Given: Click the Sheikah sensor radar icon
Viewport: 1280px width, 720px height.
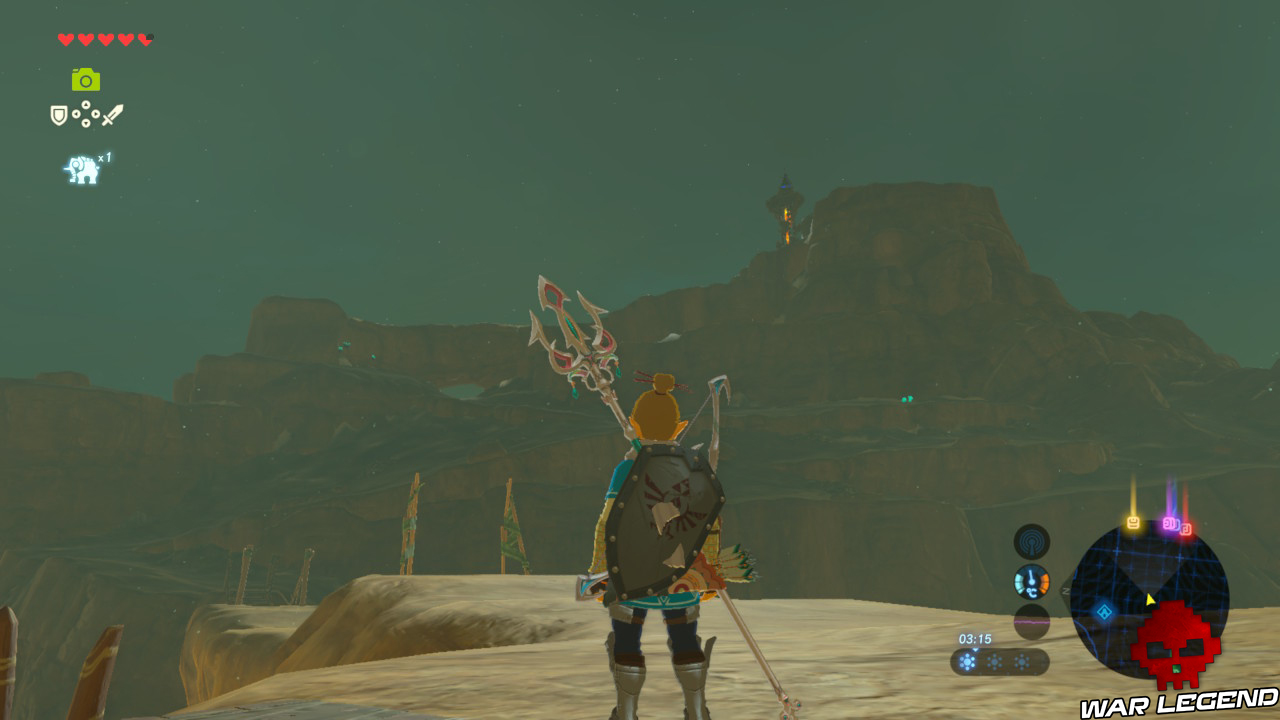Looking at the screenshot, I should pyautogui.click(x=1031, y=541).
